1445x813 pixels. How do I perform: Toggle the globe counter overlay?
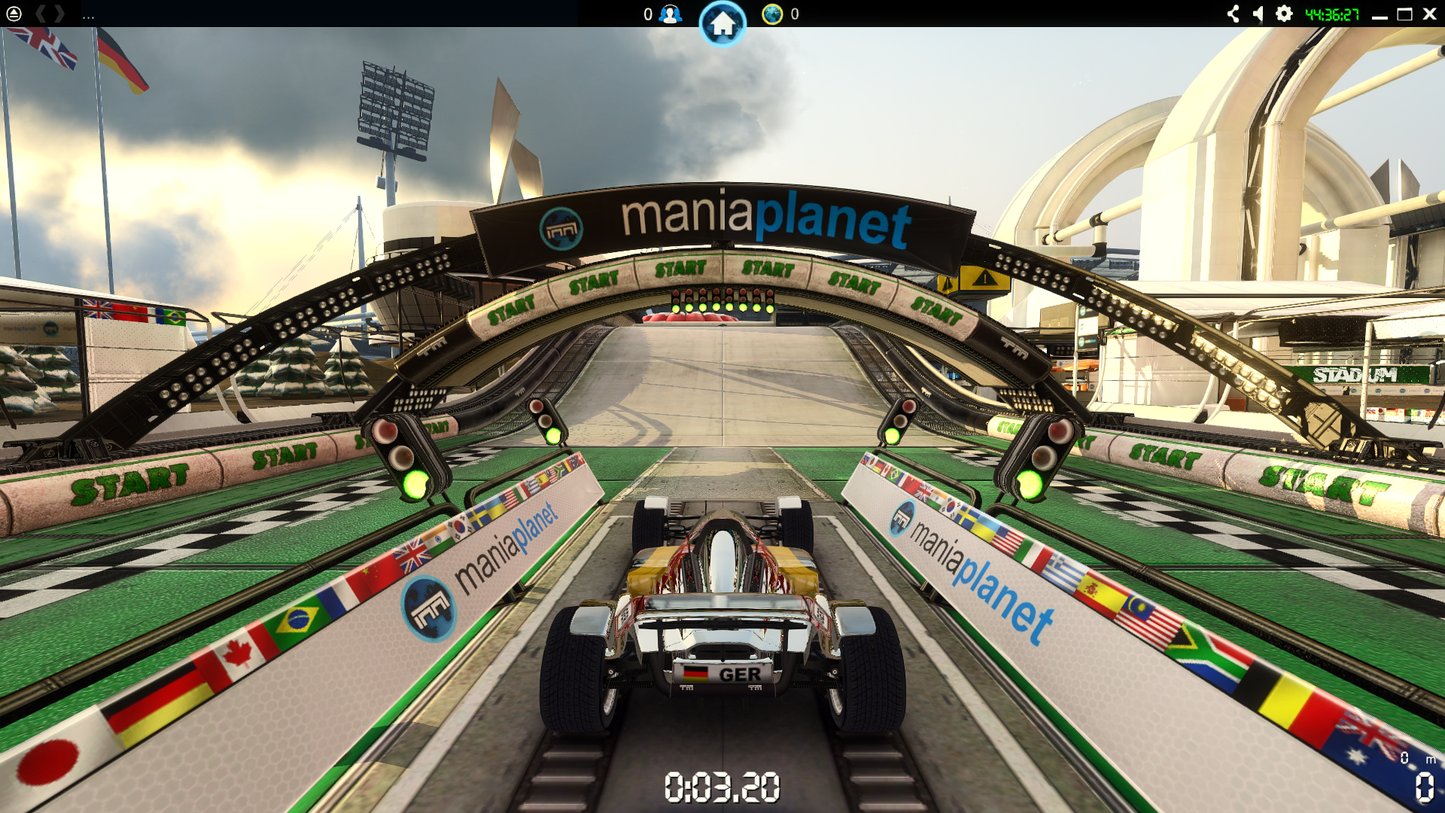coord(791,15)
